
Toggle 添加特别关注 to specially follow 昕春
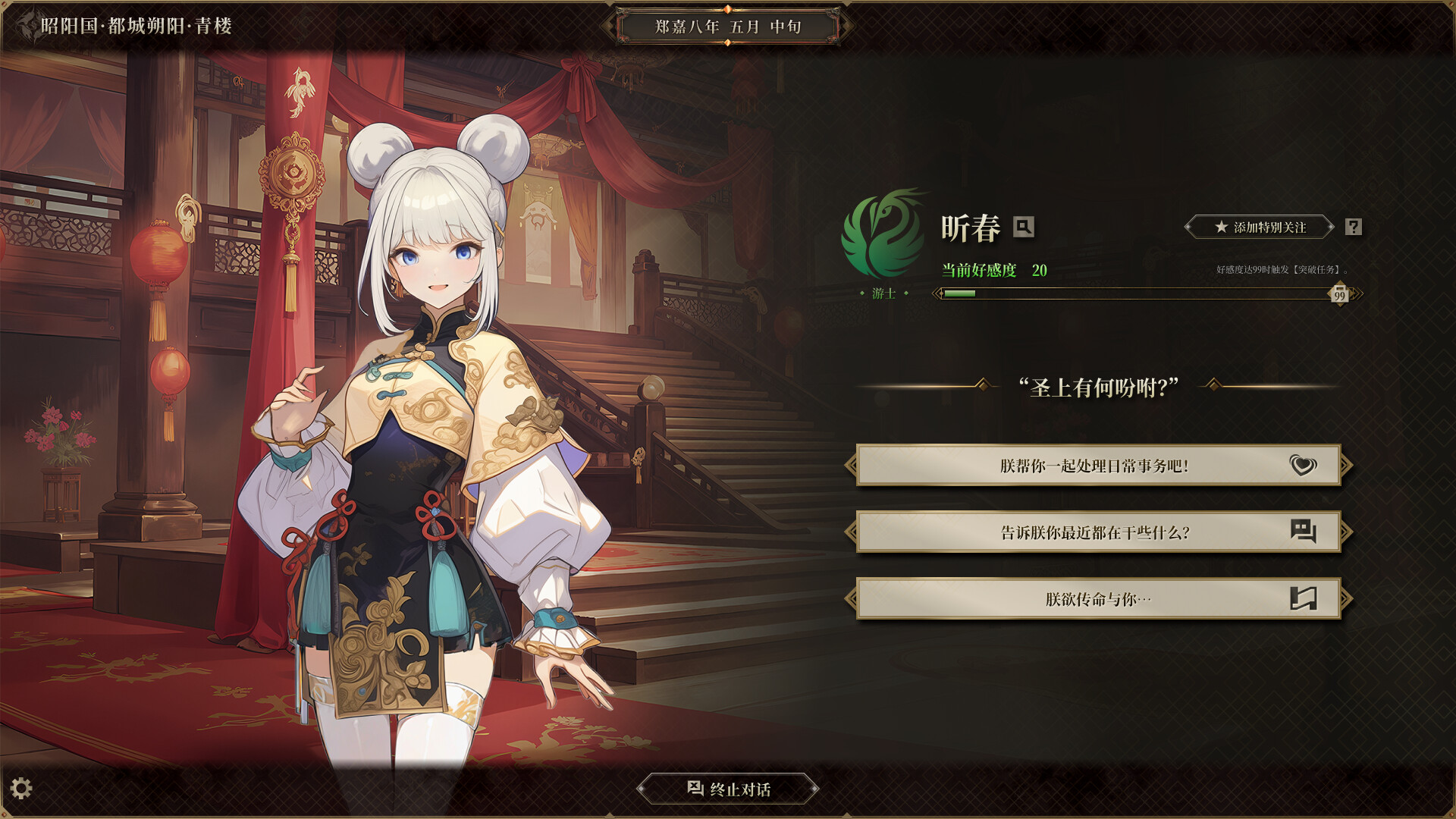1261,227
